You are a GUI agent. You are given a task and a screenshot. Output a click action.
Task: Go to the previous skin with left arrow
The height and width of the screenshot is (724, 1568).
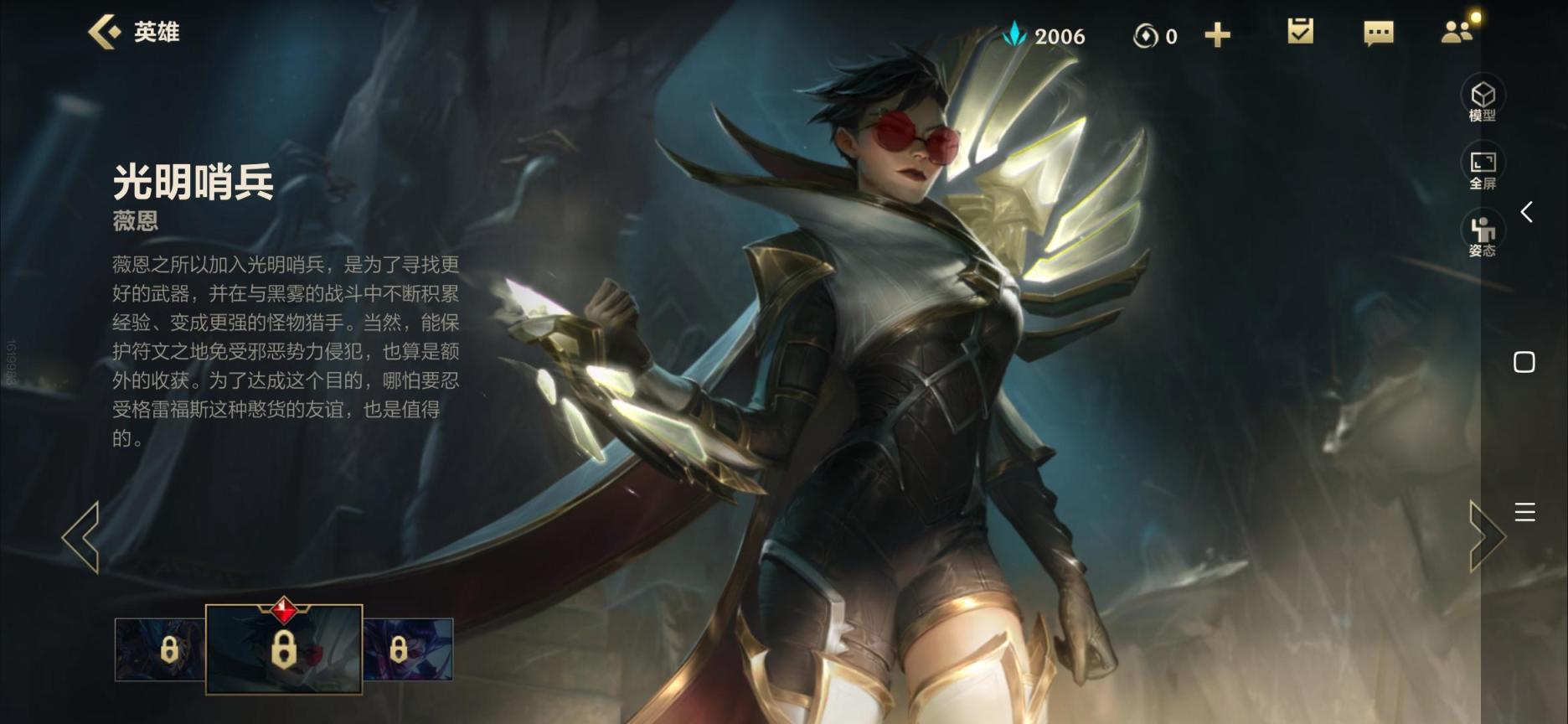81,537
